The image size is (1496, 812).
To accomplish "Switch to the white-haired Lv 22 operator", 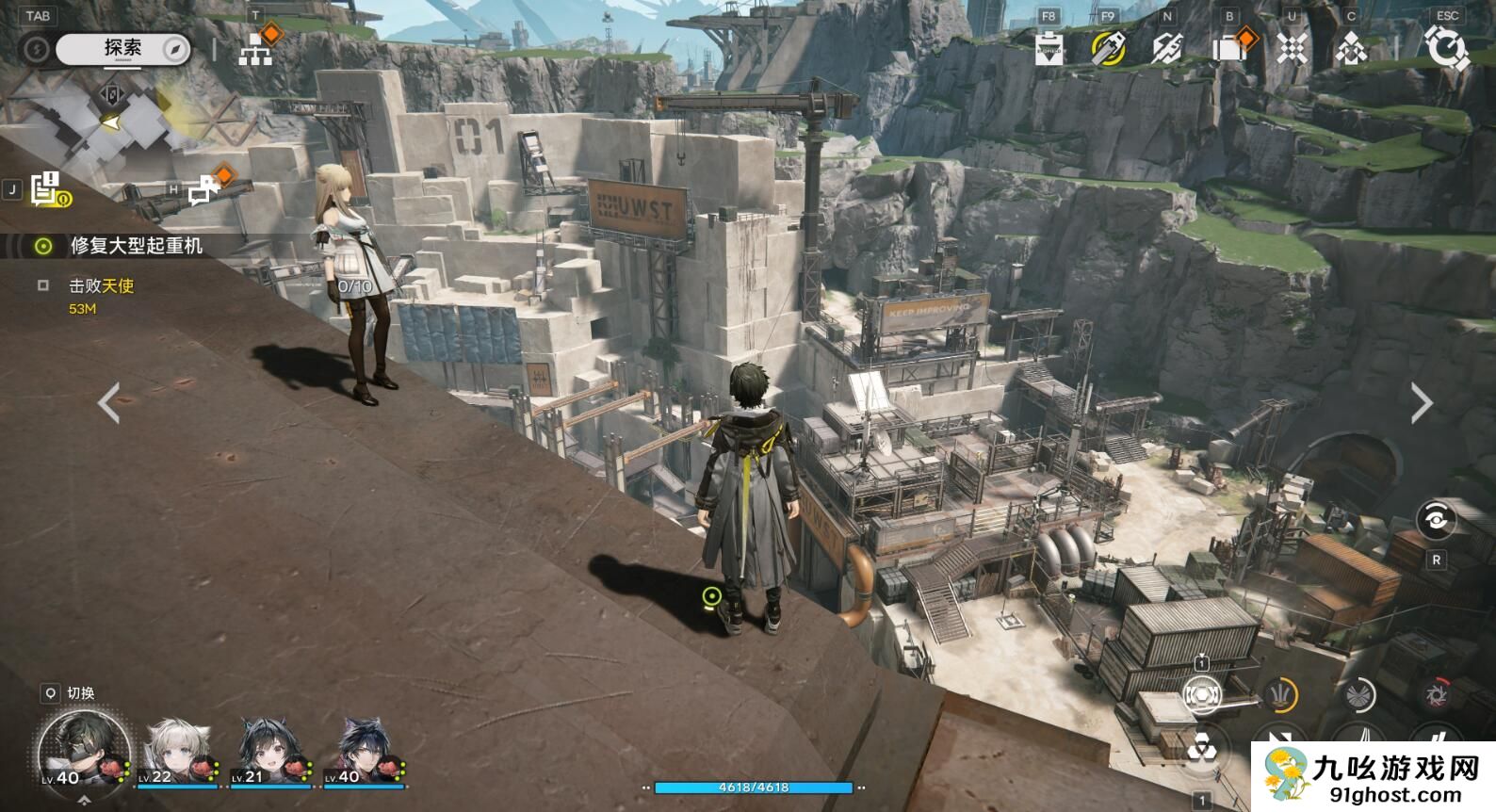I will coord(178,752).
